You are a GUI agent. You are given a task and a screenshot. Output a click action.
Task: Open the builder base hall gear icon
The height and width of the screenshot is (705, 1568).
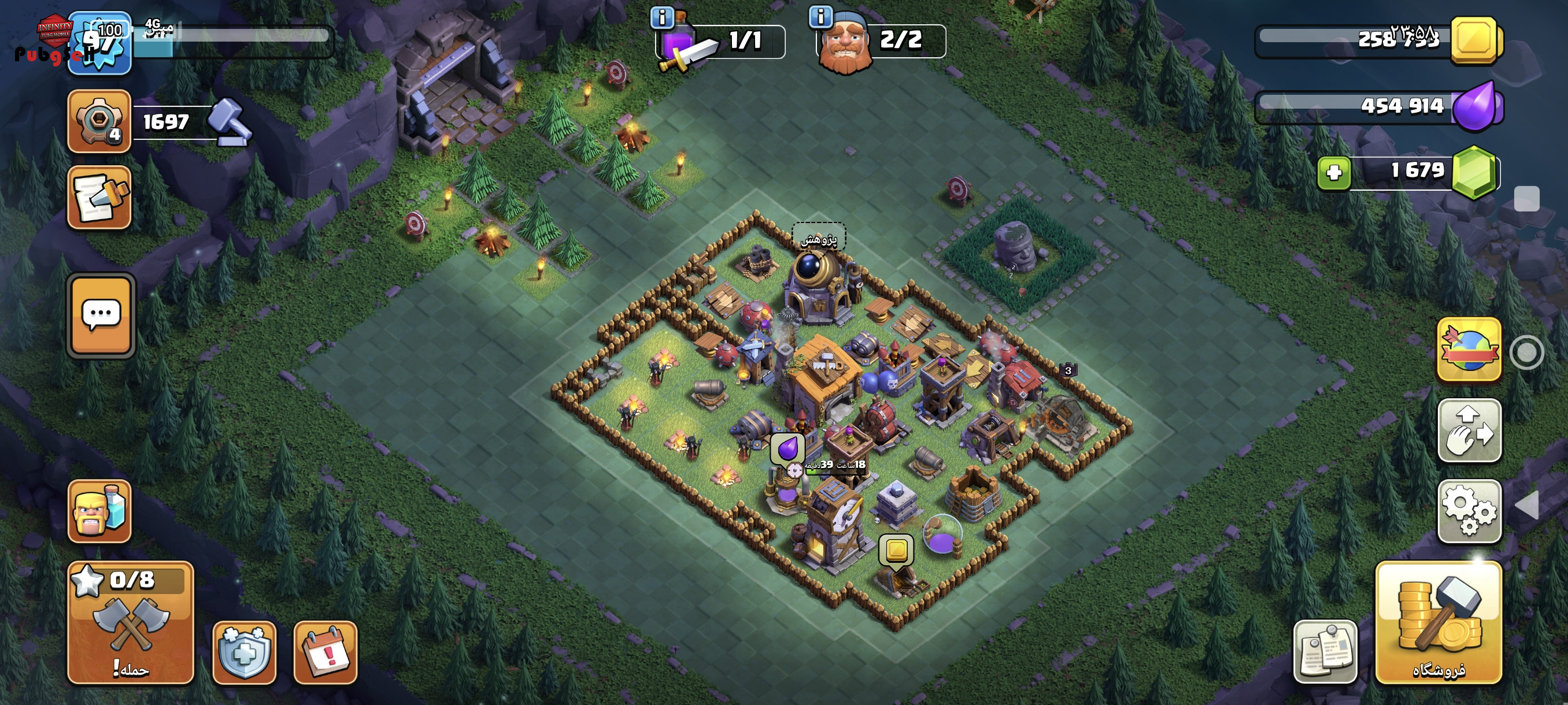pyautogui.click(x=99, y=120)
